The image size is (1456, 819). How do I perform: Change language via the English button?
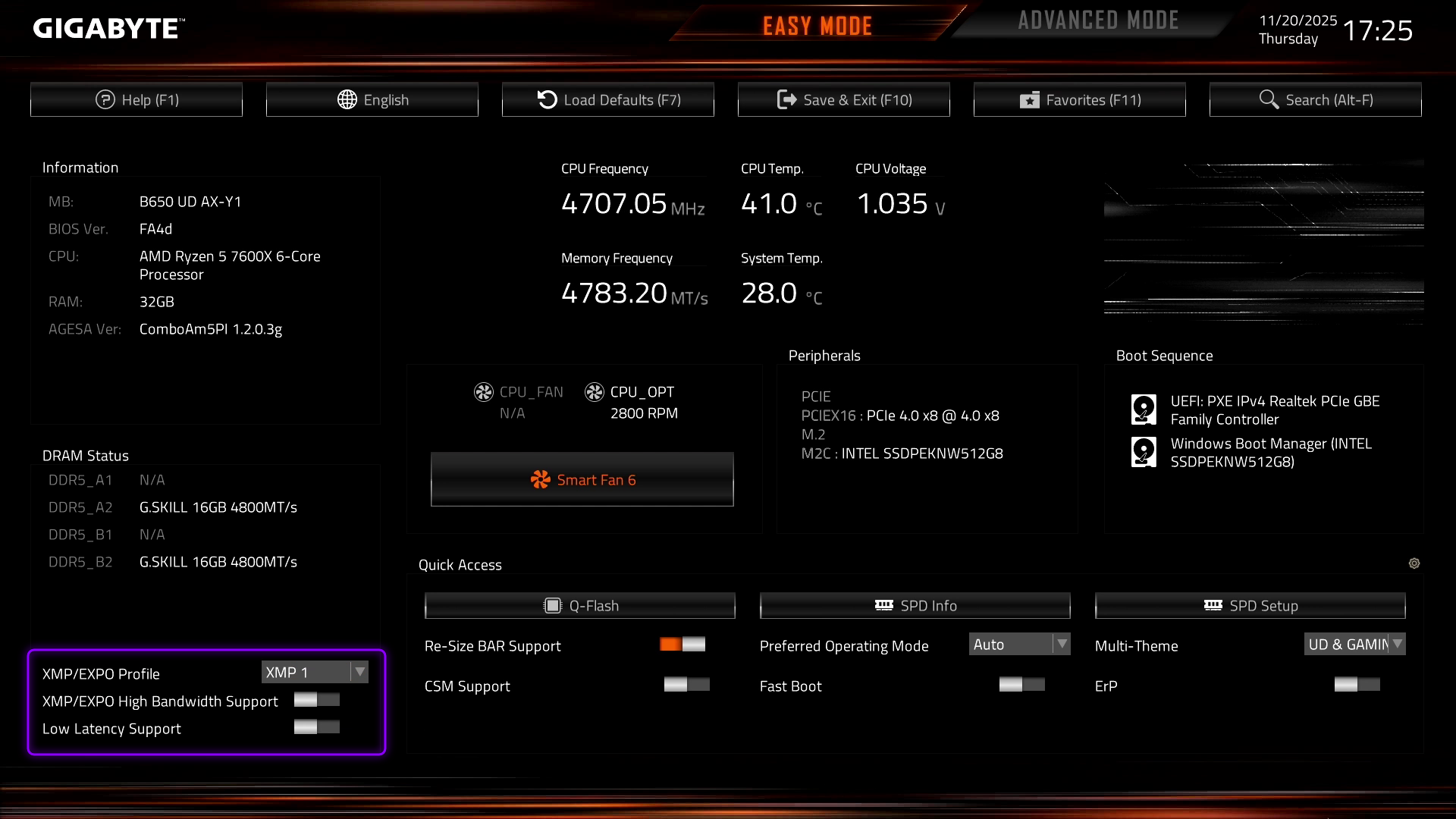[x=372, y=99]
